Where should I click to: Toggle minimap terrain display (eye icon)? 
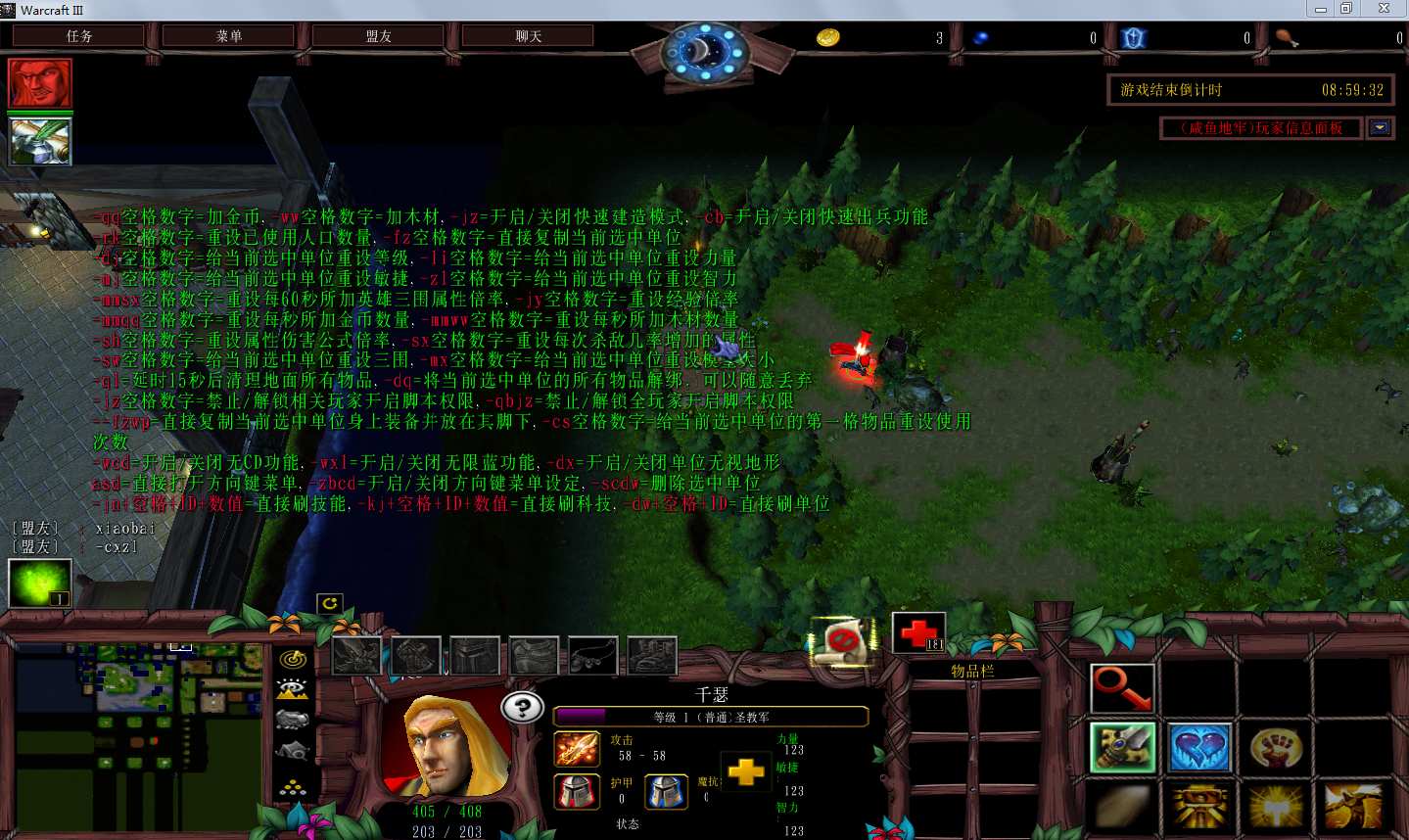[x=293, y=689]
